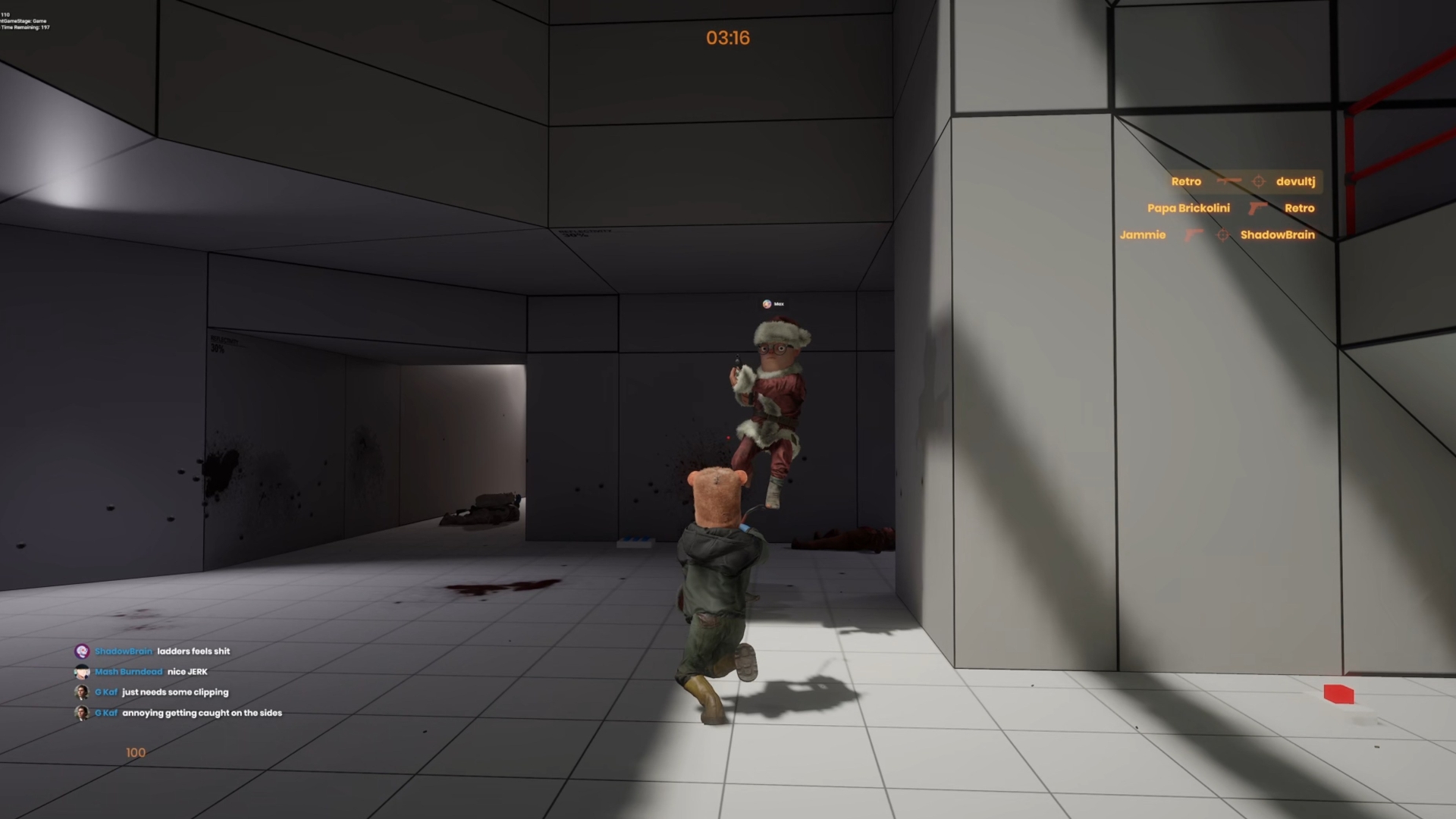The image size is (1456, 819).
Task: Click the chat message saying nice JERK
Action: [x=187, y=671]
